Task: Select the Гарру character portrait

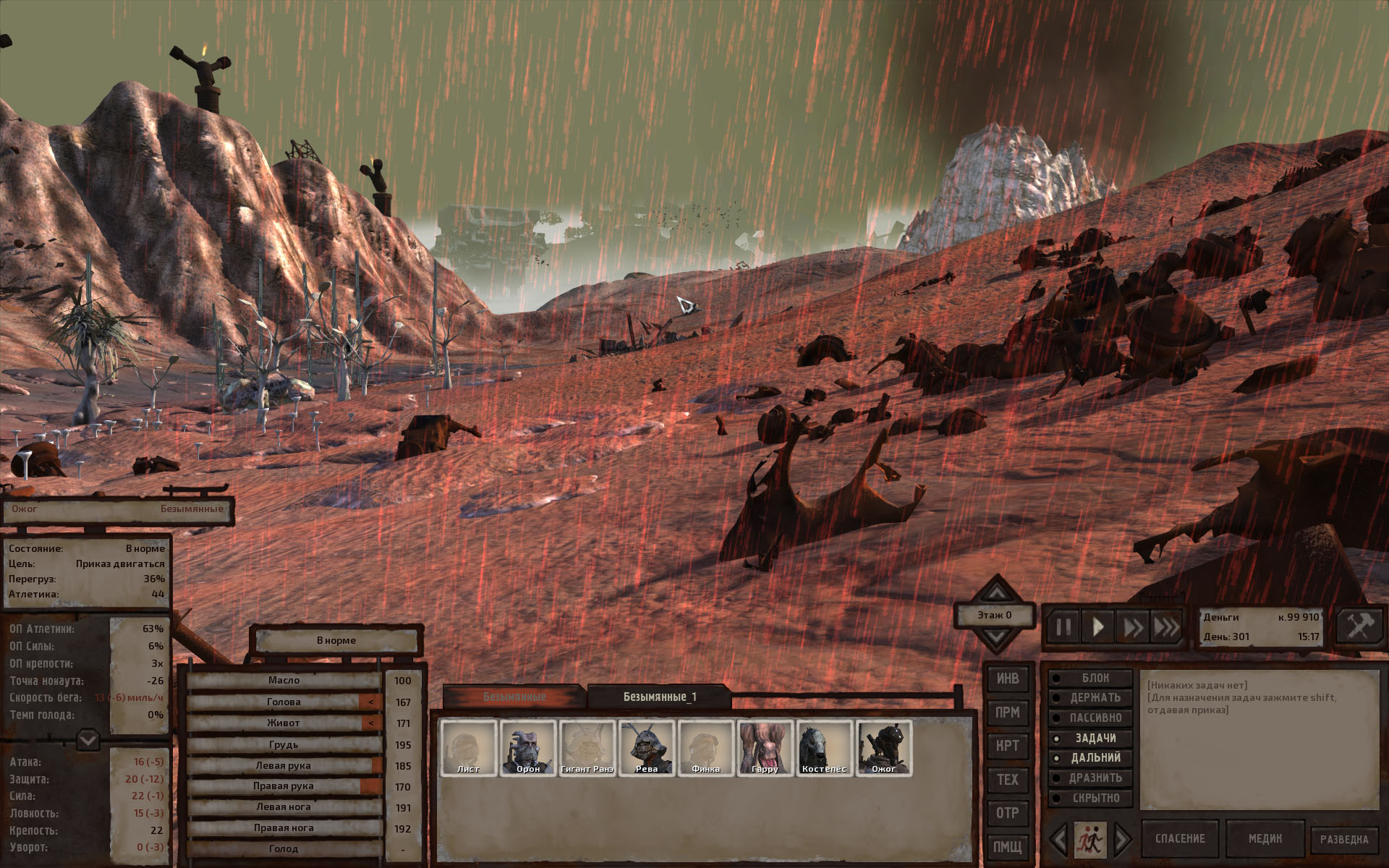Action: [x=765, y=748]
